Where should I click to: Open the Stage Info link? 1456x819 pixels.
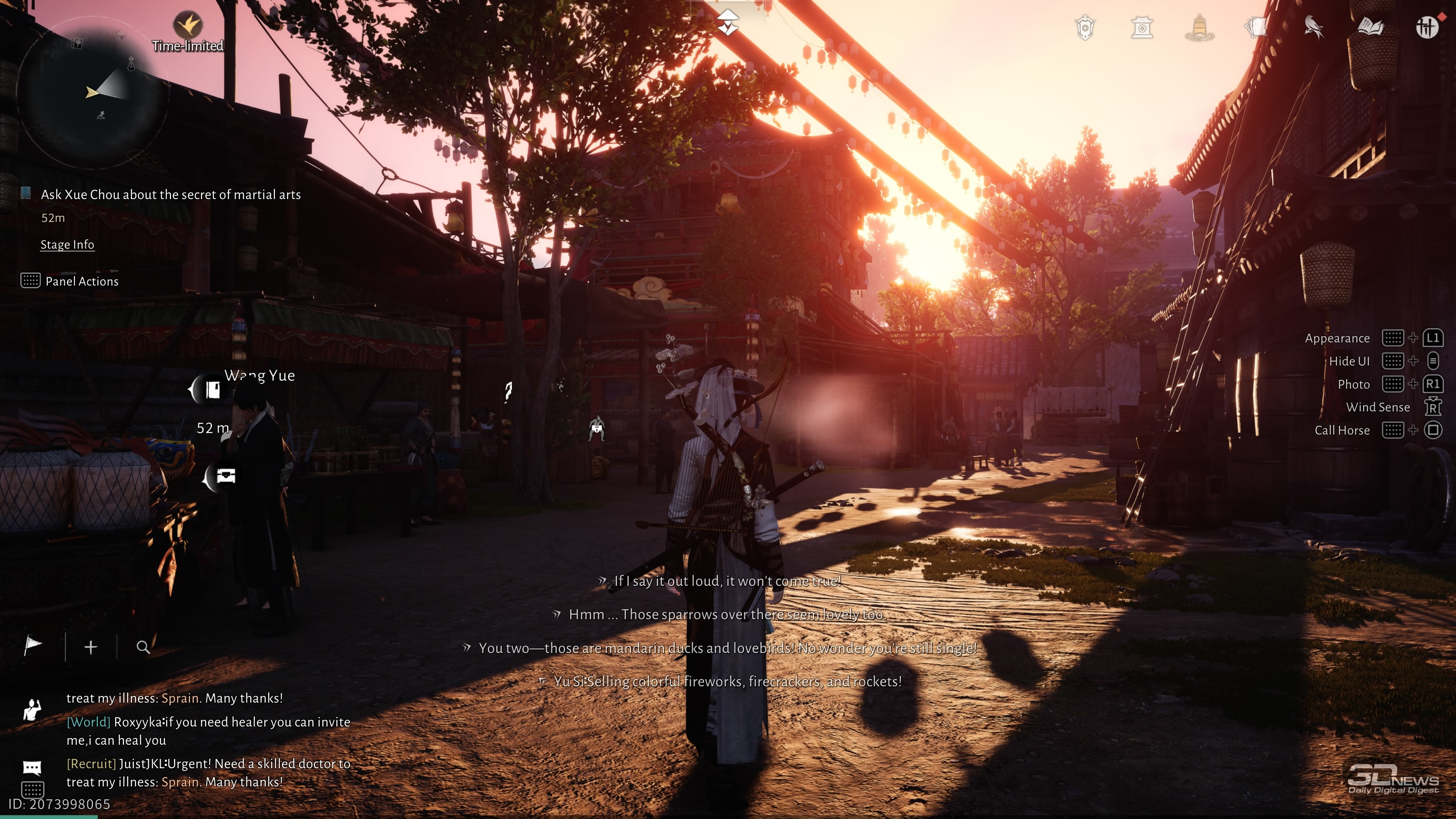point(67,245)
